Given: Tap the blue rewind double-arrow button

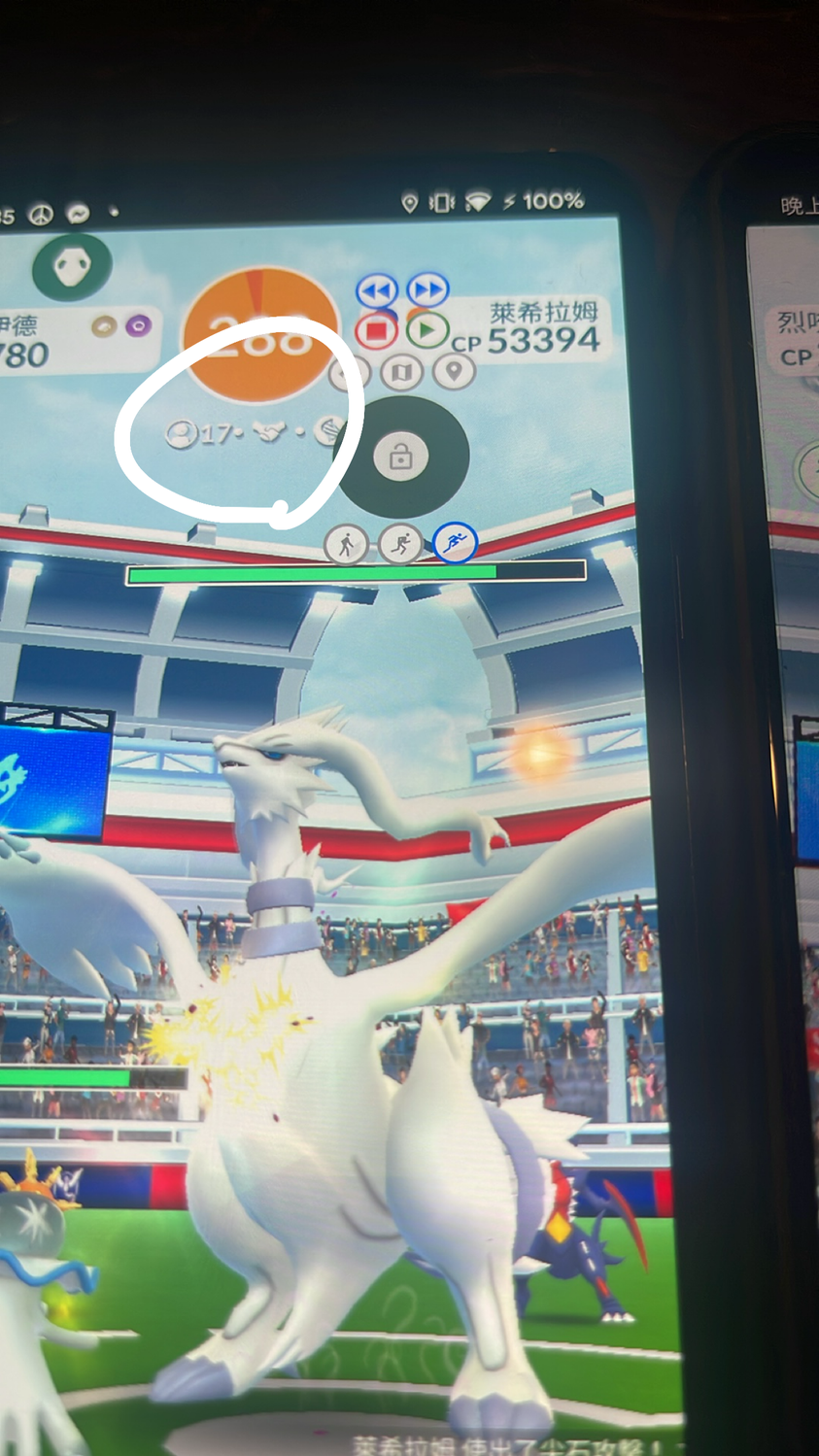Looking at the screenshot, I should click(x=377, y=290).
